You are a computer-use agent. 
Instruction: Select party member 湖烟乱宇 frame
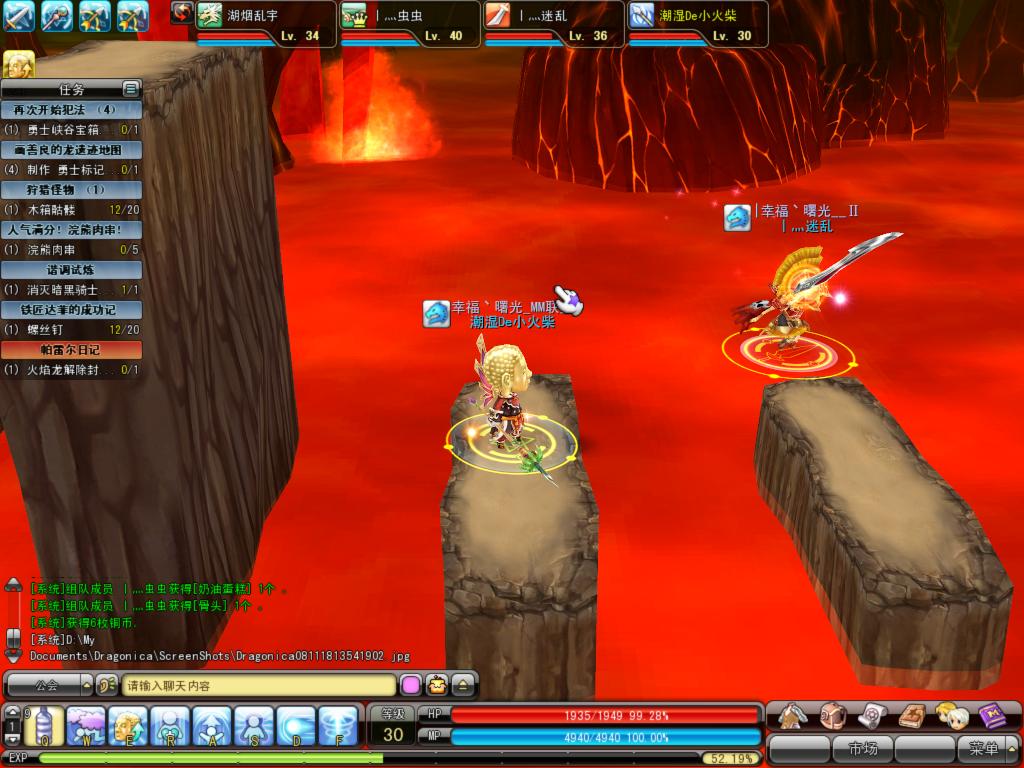coord(265,23)
